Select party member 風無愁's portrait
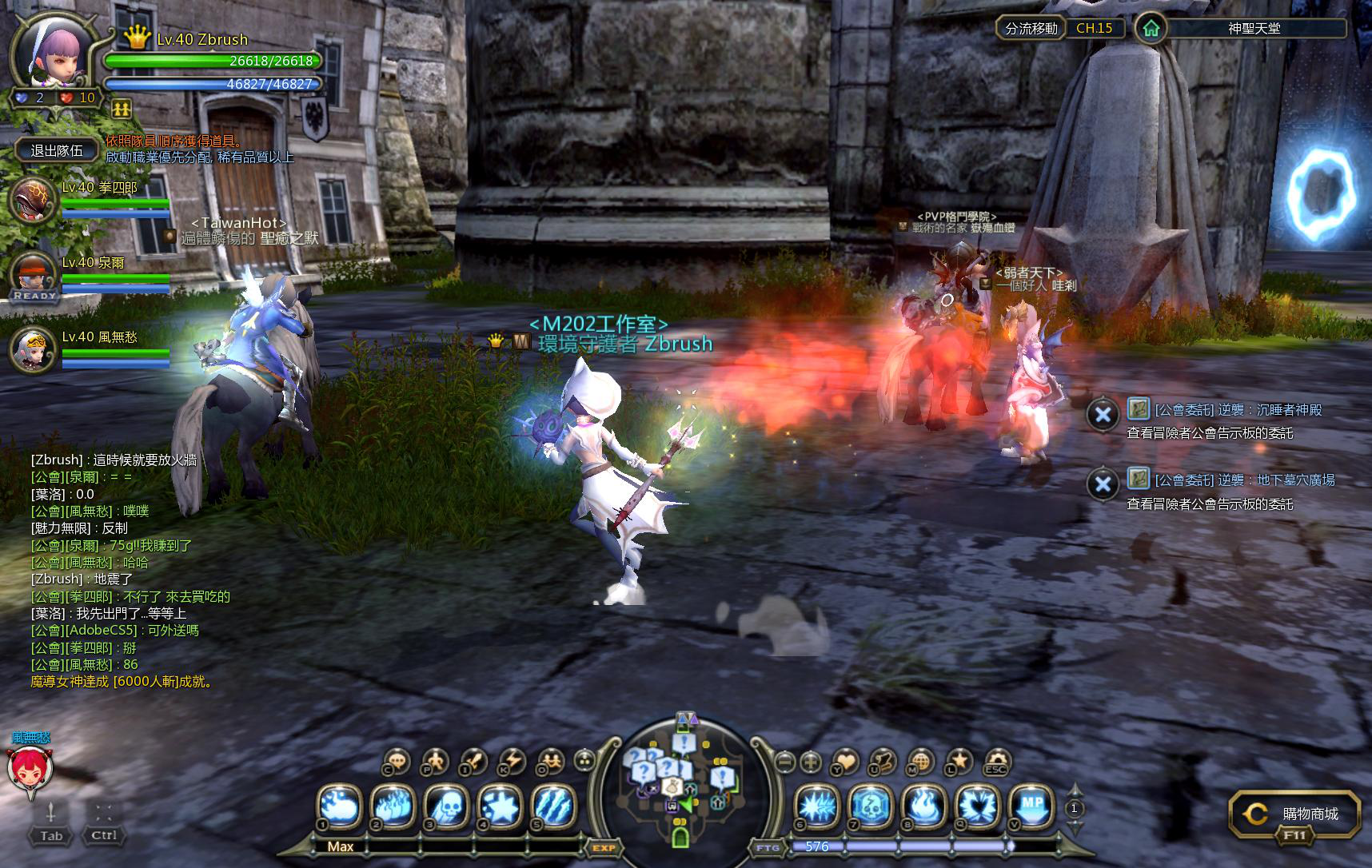 point(32,350)
